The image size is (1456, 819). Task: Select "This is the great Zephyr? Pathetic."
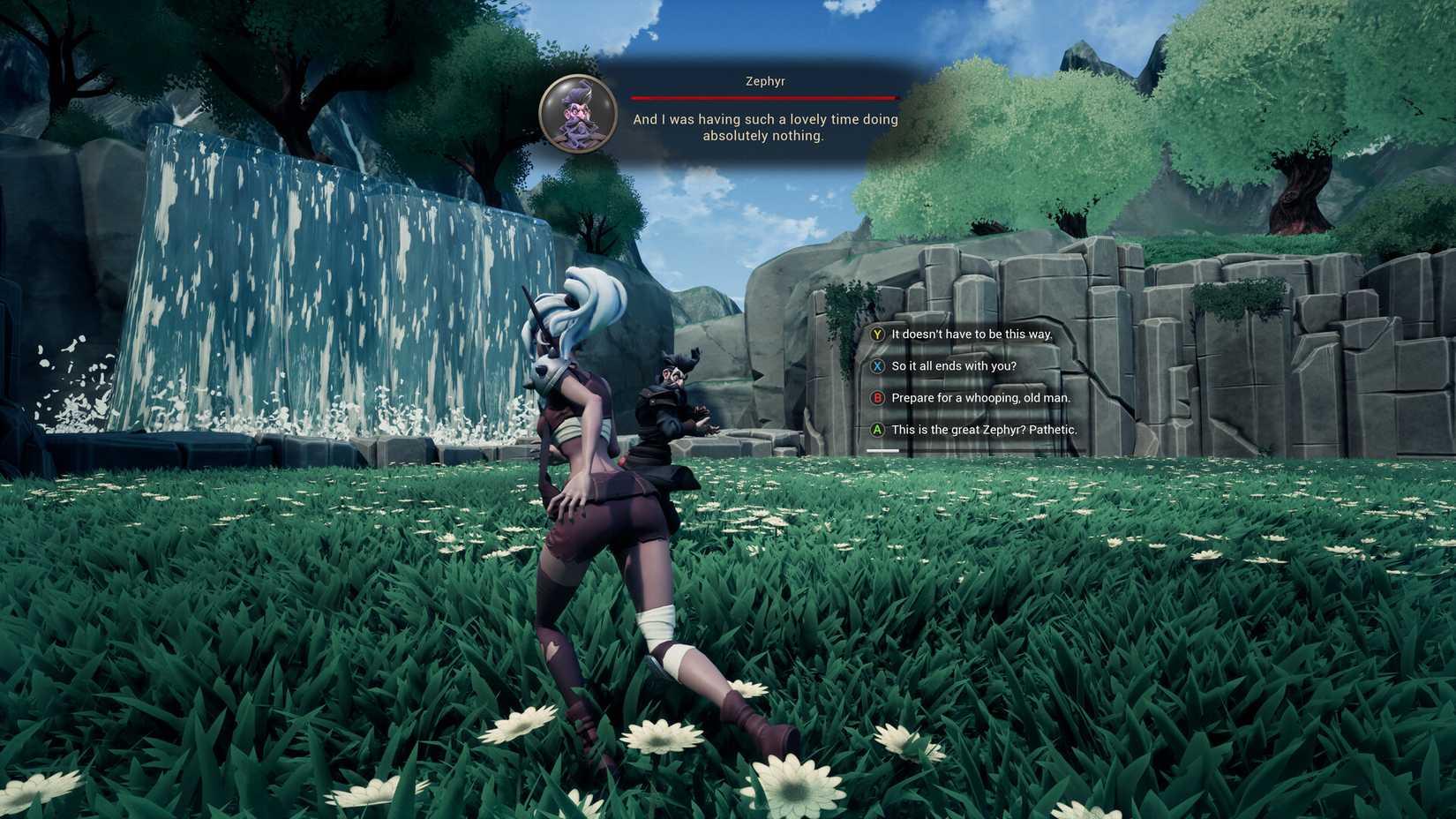(984, 430)
